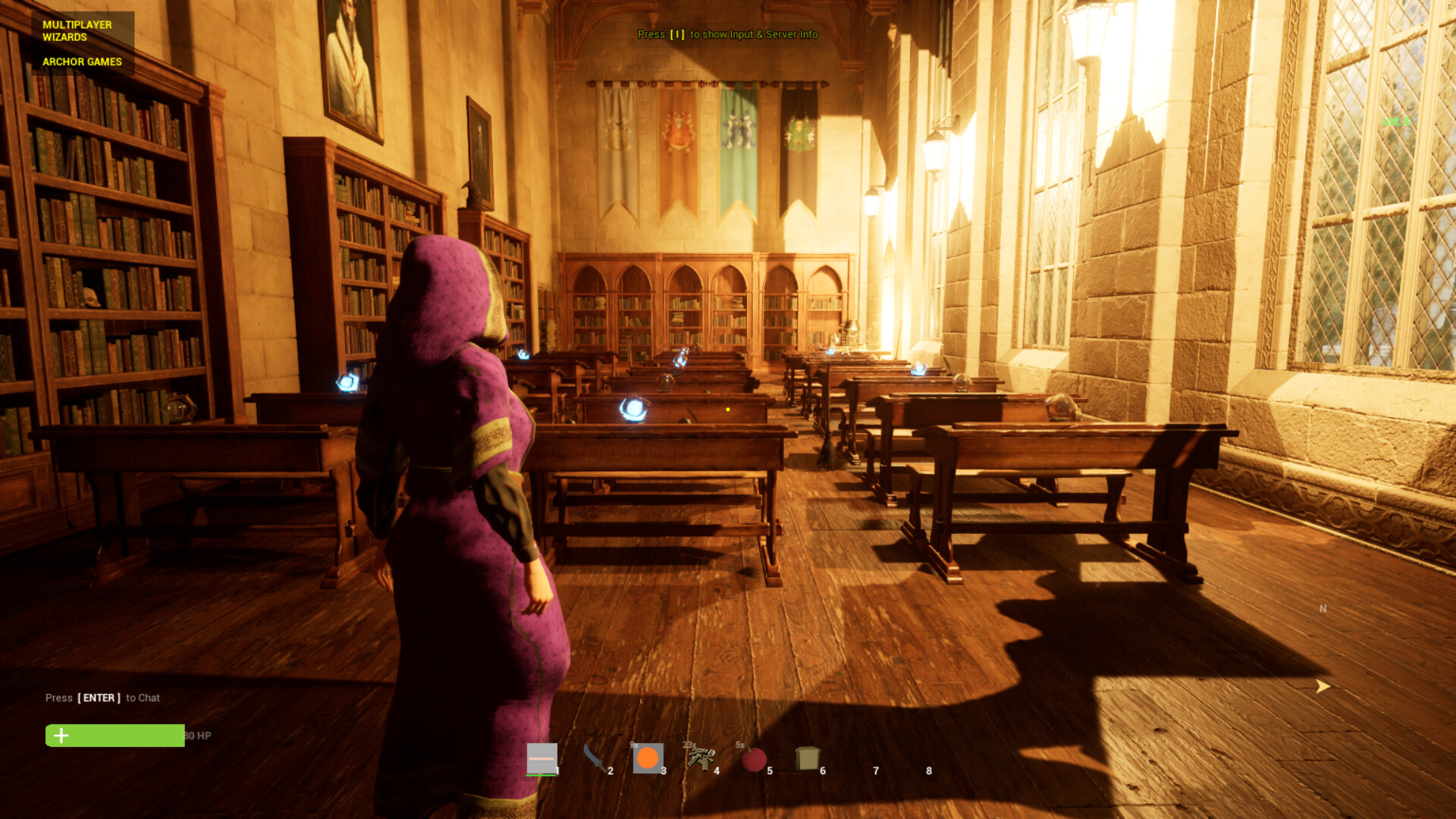Click the MULTIPLAYER WIZARDS label

click(77, 30)
